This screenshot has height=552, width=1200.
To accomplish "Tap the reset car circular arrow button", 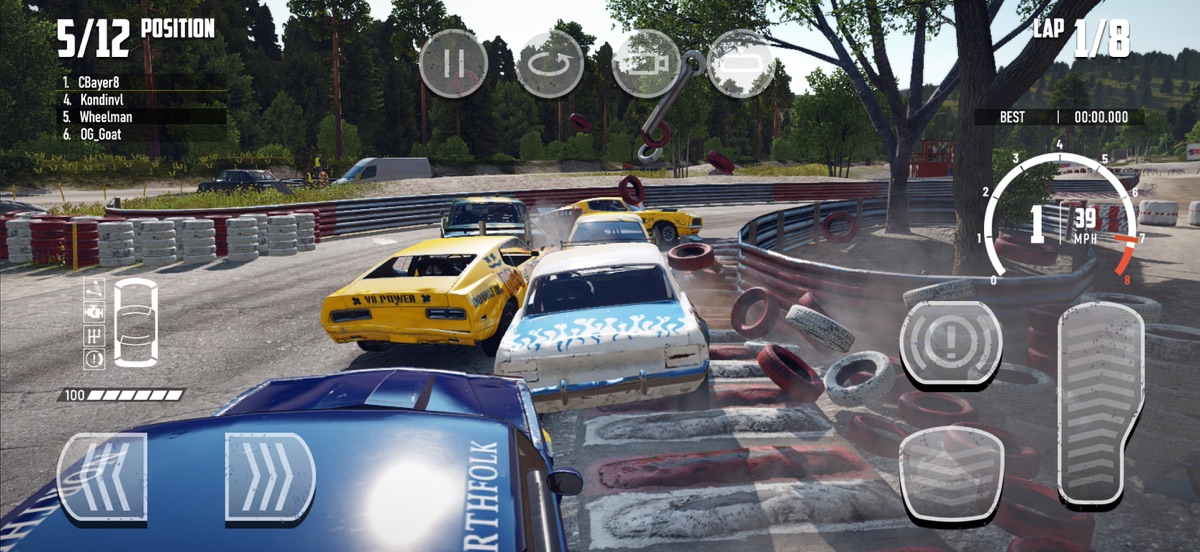I will [x=549, y=63].
